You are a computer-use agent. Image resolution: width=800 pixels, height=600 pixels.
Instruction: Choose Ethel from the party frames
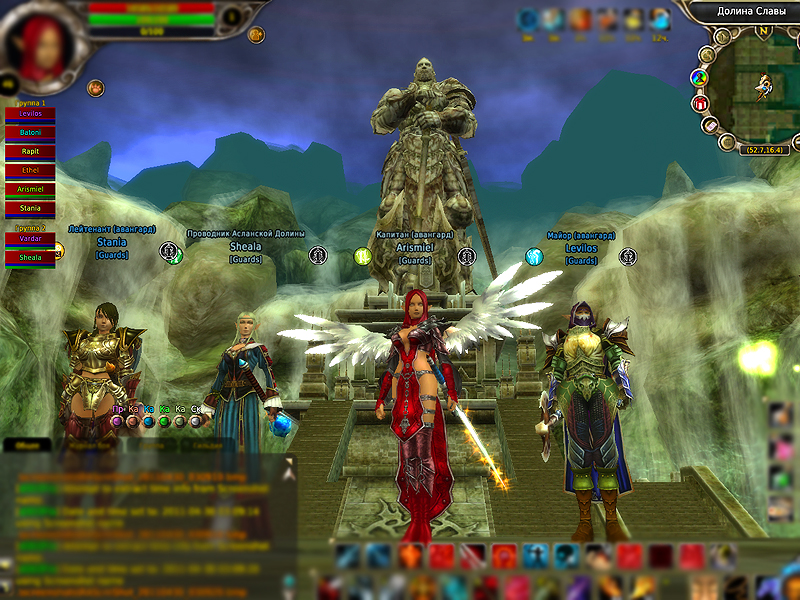click(30, 170)
